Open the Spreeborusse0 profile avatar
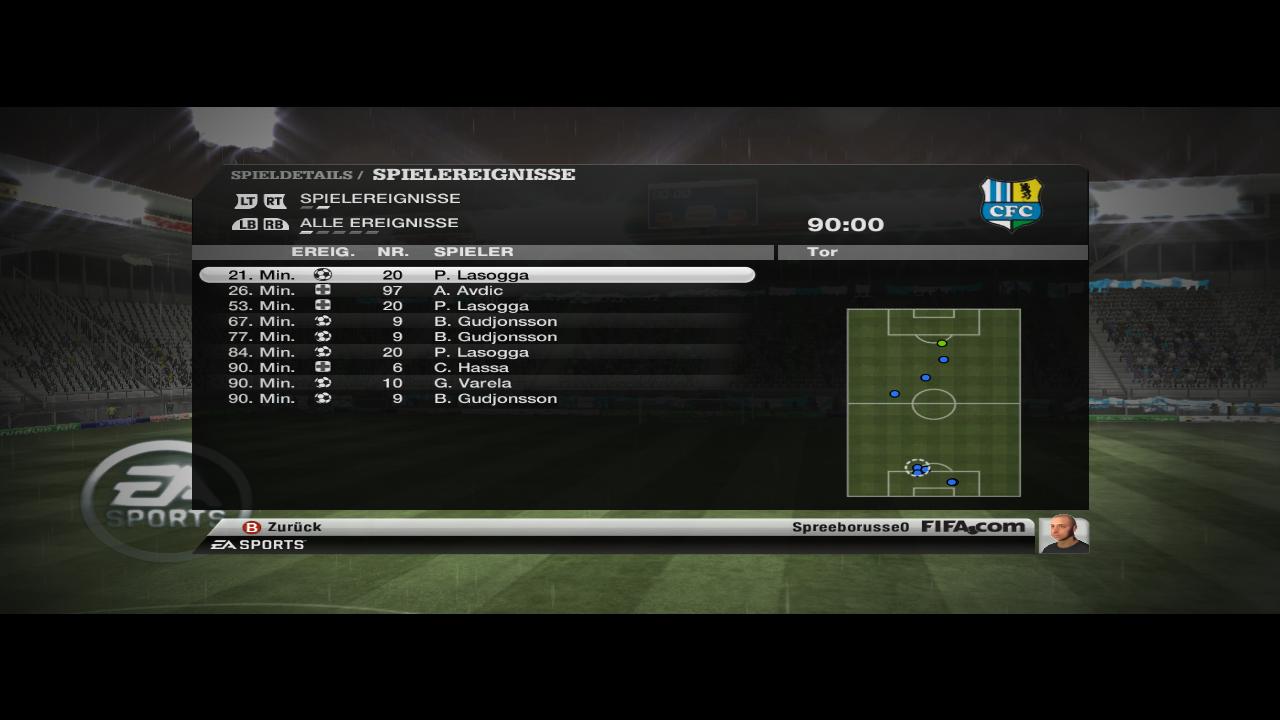 click(x=1062, y=533)
